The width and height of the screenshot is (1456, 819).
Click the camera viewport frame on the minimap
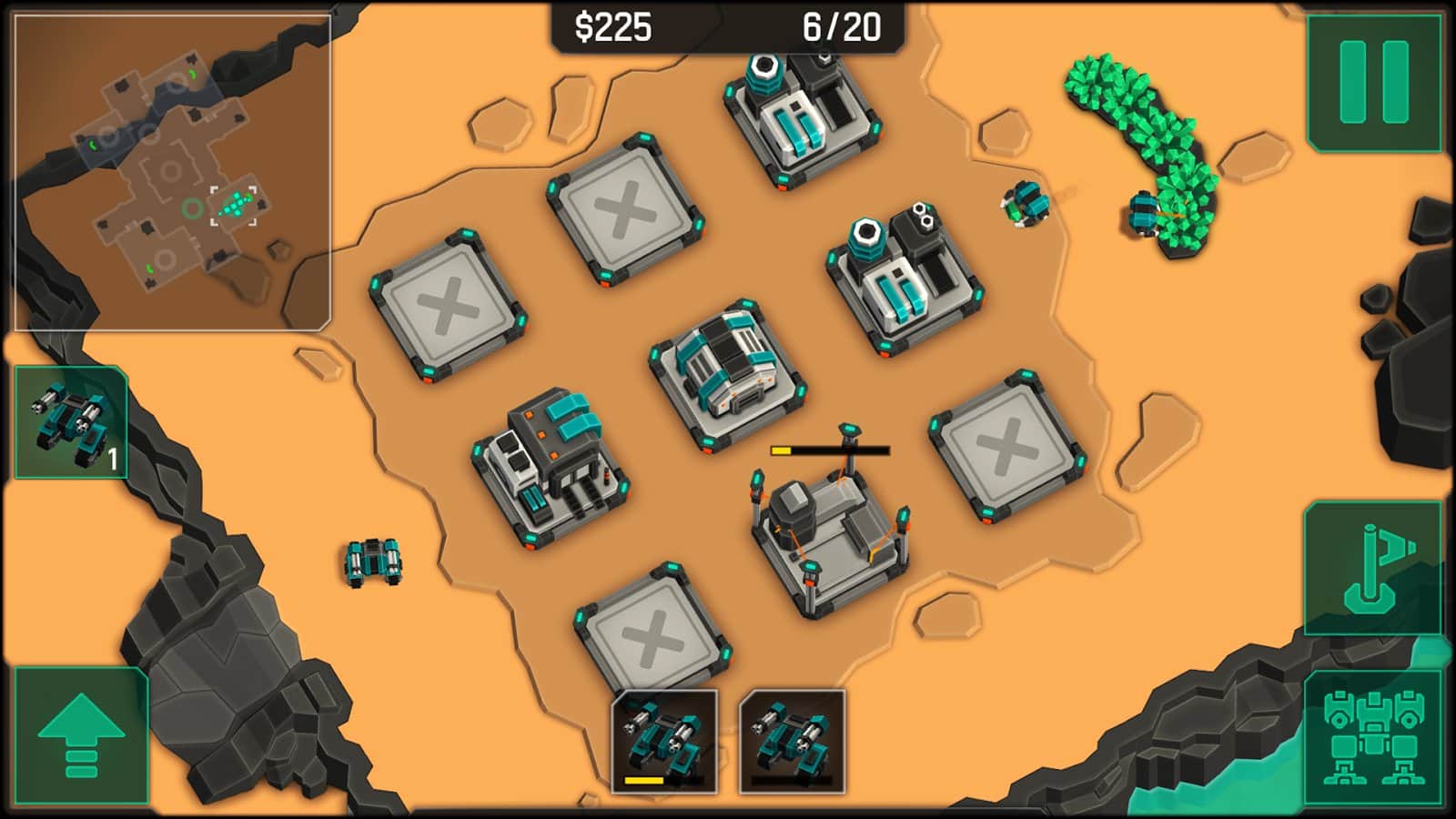tap(235, 205)
